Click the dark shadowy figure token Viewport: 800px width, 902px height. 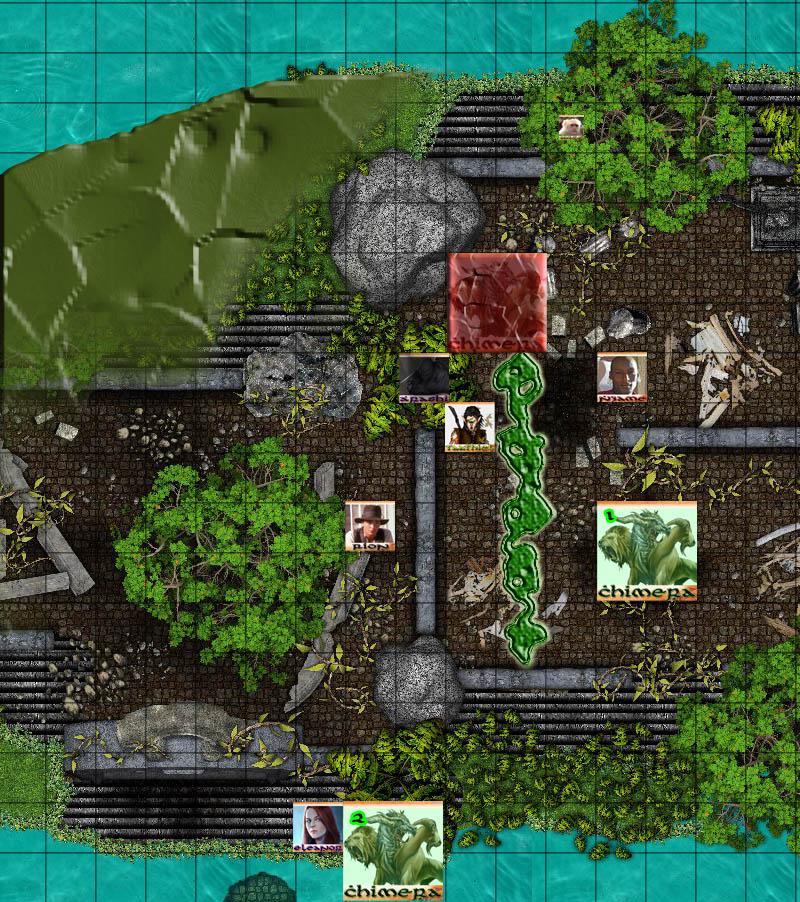424,378
